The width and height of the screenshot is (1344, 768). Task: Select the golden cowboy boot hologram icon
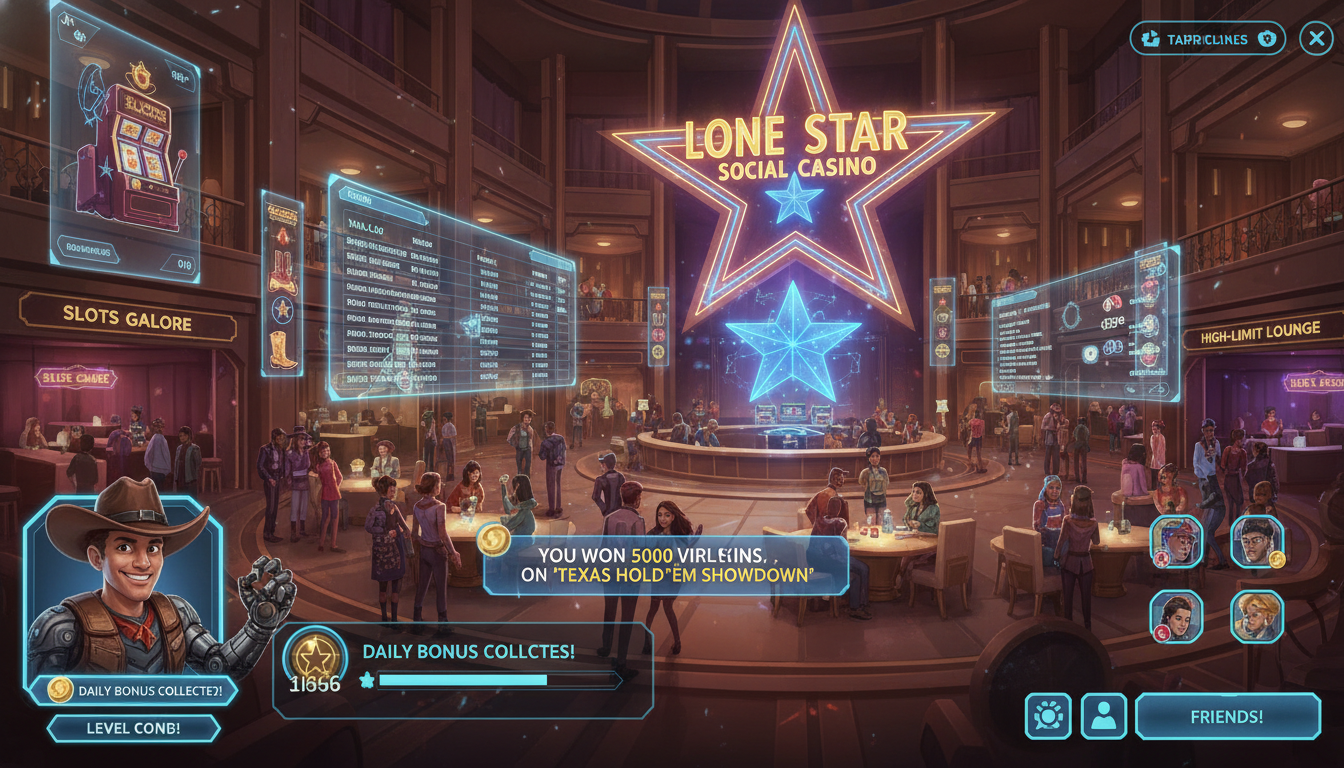click(x=282, y=350)
